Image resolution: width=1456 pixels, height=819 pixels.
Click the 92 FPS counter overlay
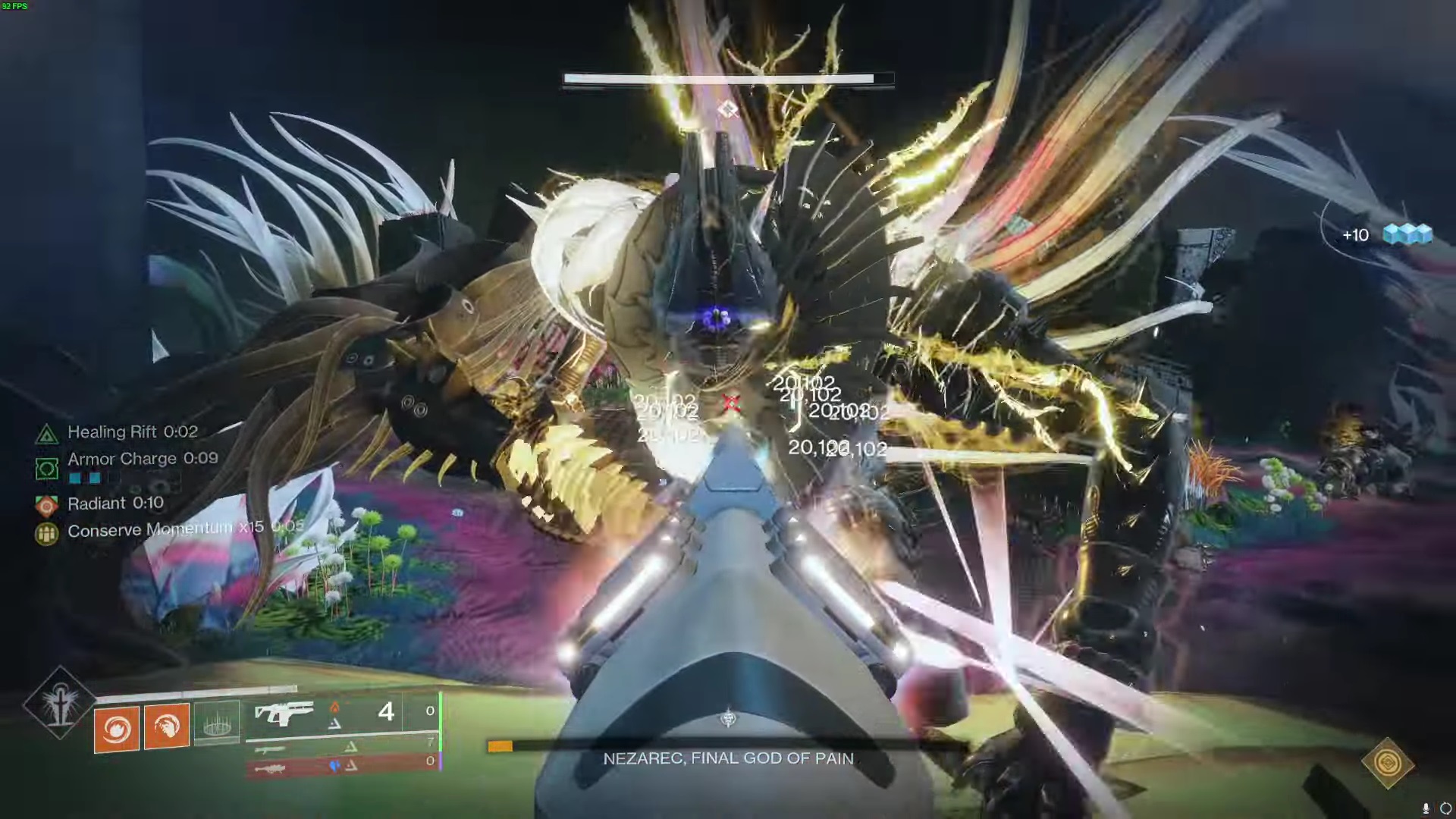click(x=14, y=6)
